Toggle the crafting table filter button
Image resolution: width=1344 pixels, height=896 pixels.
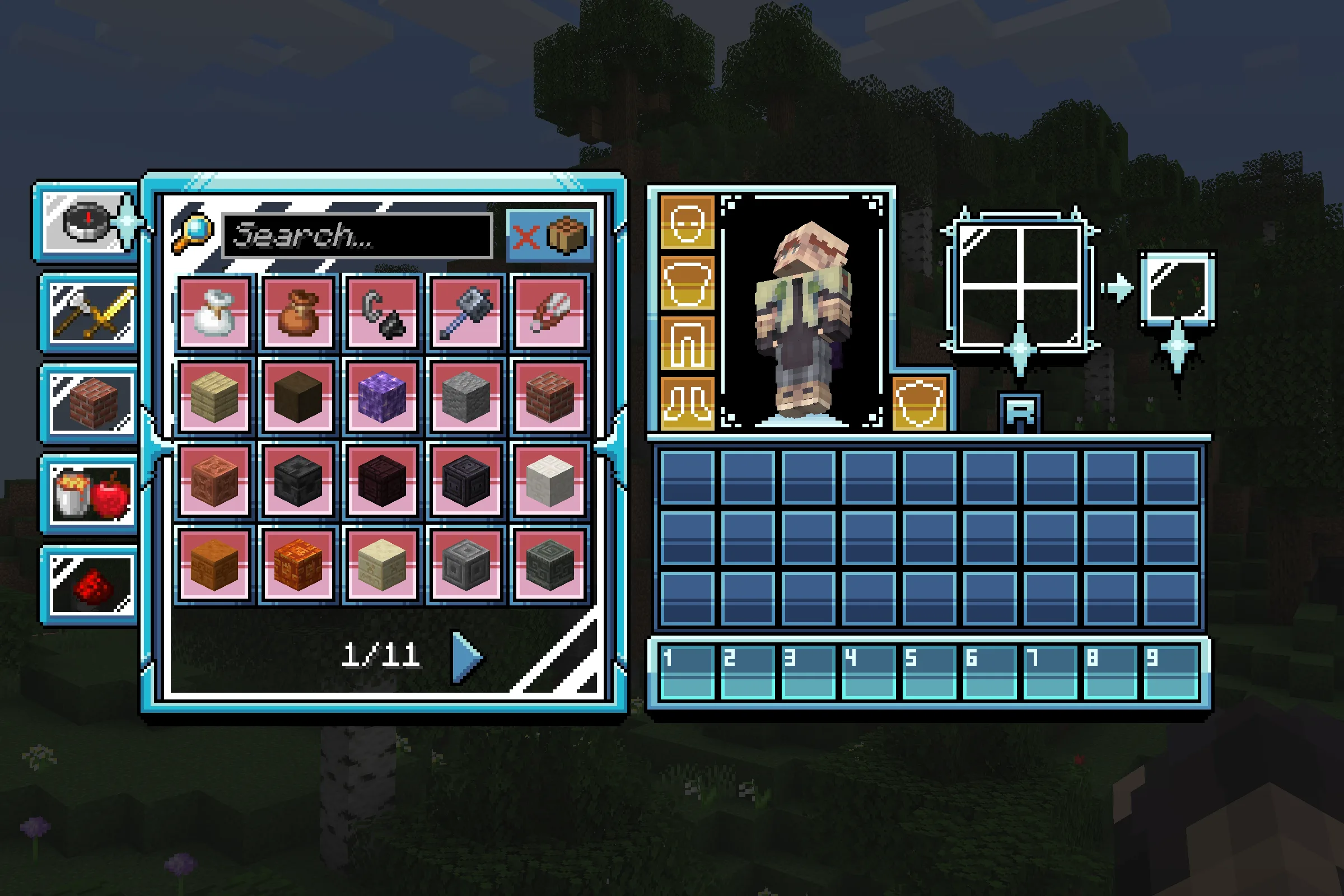point(550,235)
